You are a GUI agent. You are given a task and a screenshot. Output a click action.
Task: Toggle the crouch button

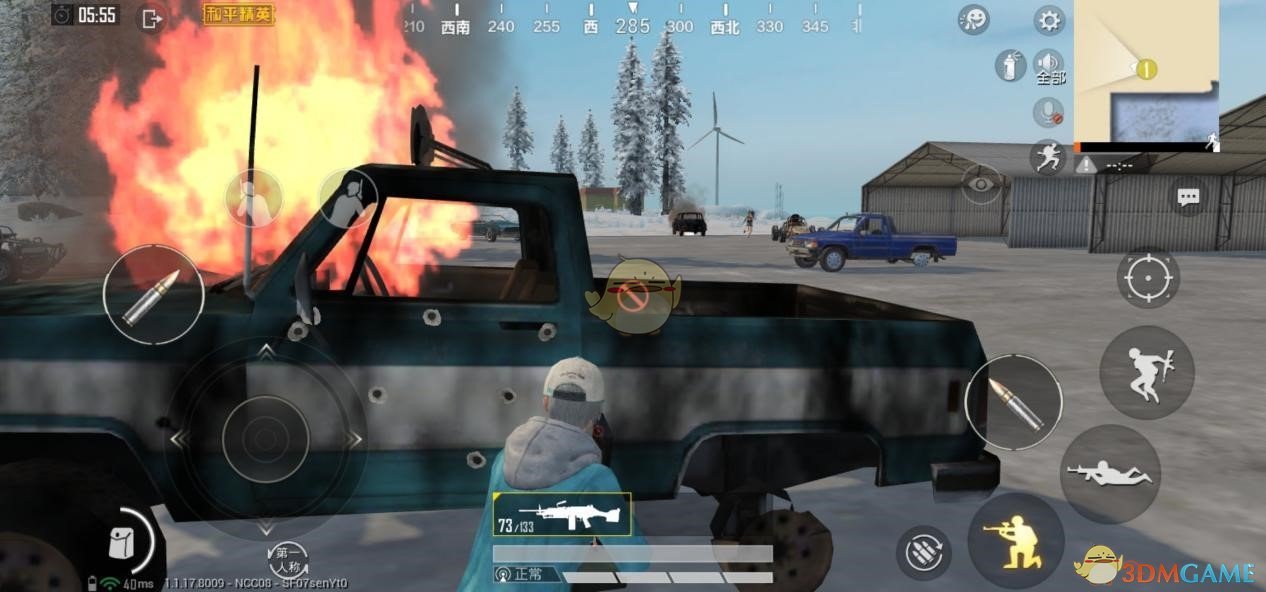click(x=1015, y=541)
